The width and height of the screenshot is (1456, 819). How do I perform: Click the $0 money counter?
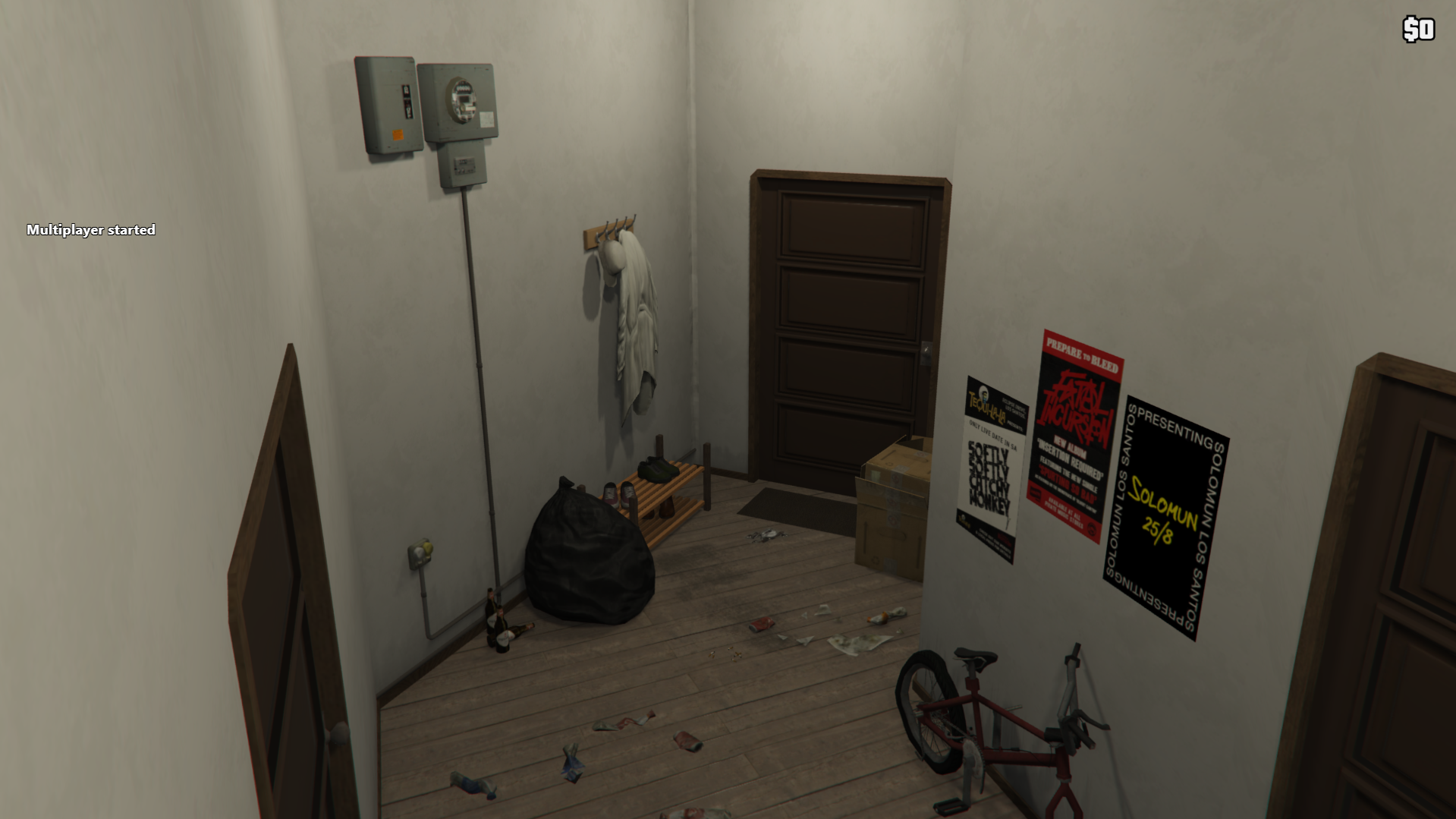point(1417,30)
